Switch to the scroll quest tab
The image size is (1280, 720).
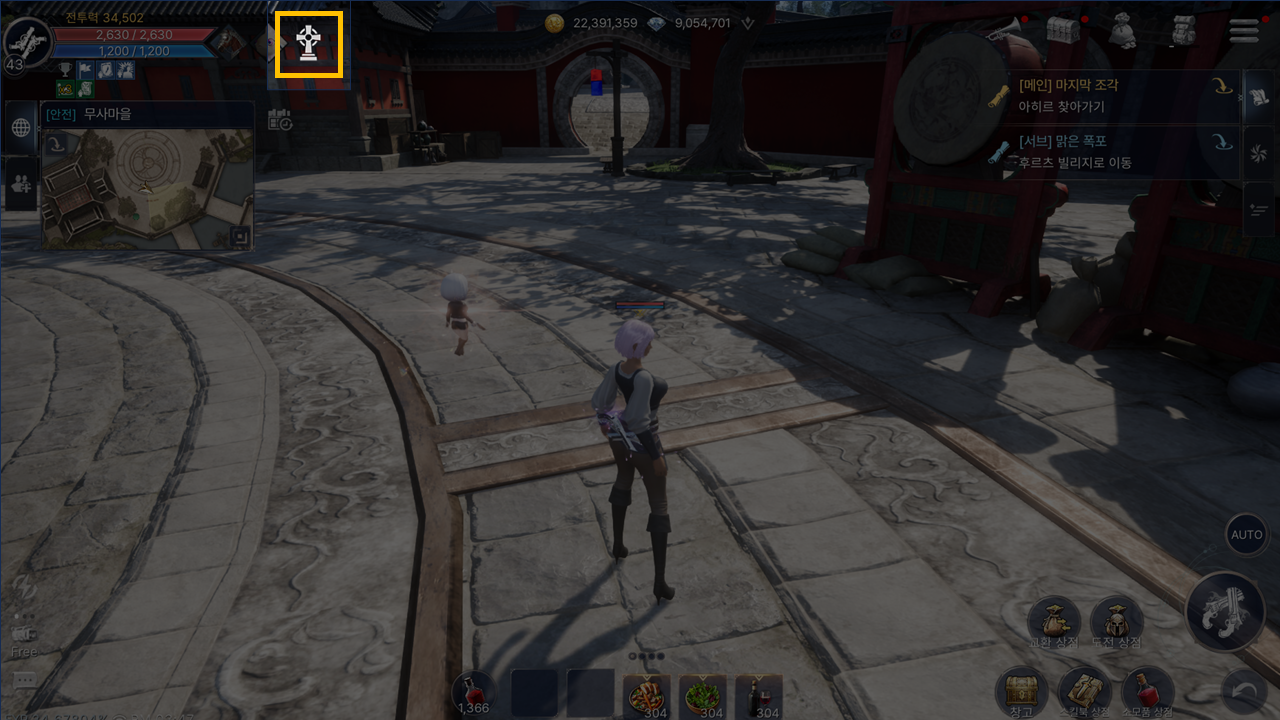[1259, 98]
